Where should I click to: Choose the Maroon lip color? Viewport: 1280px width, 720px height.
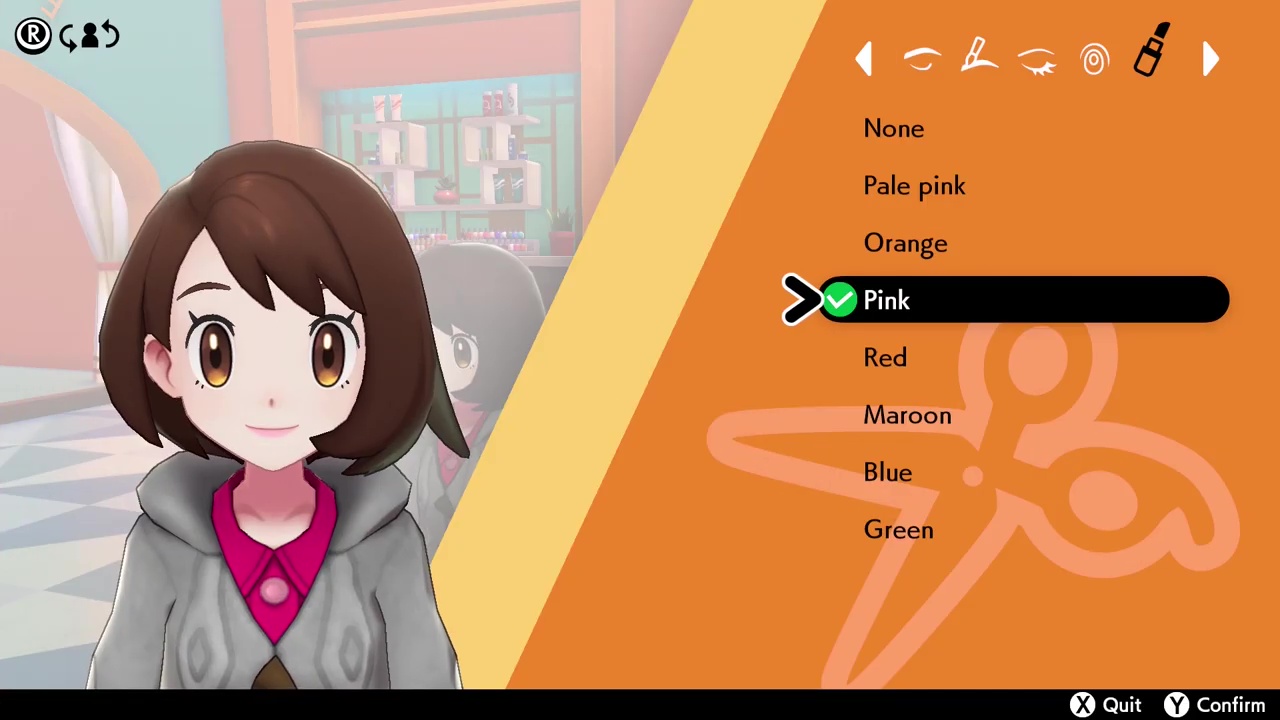coord(907,415)
